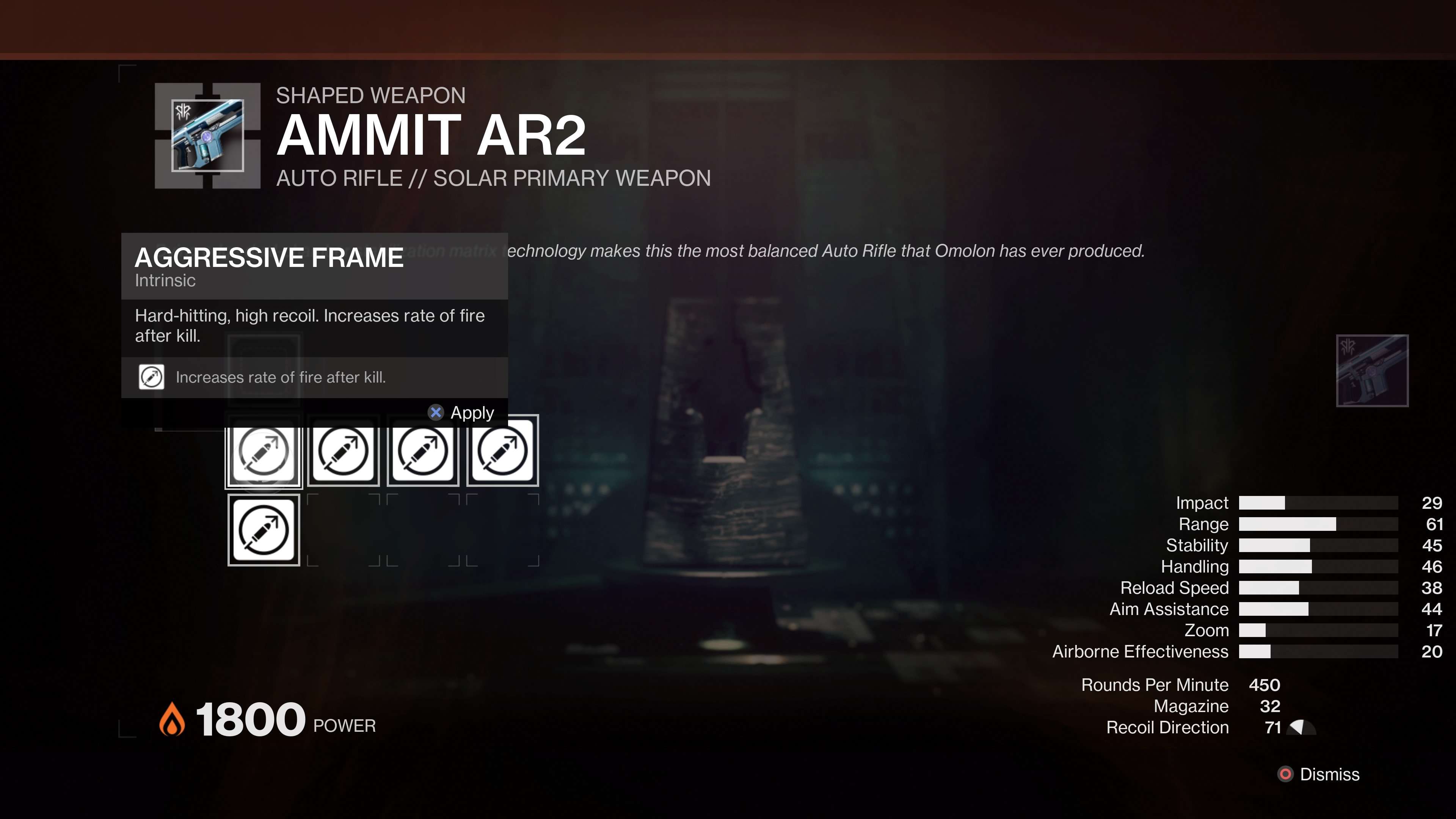Viewport: 1456px width, 819px height.
Task: Select the highlighted Aggressive Frame intrinsic icon
Action: 264,452
